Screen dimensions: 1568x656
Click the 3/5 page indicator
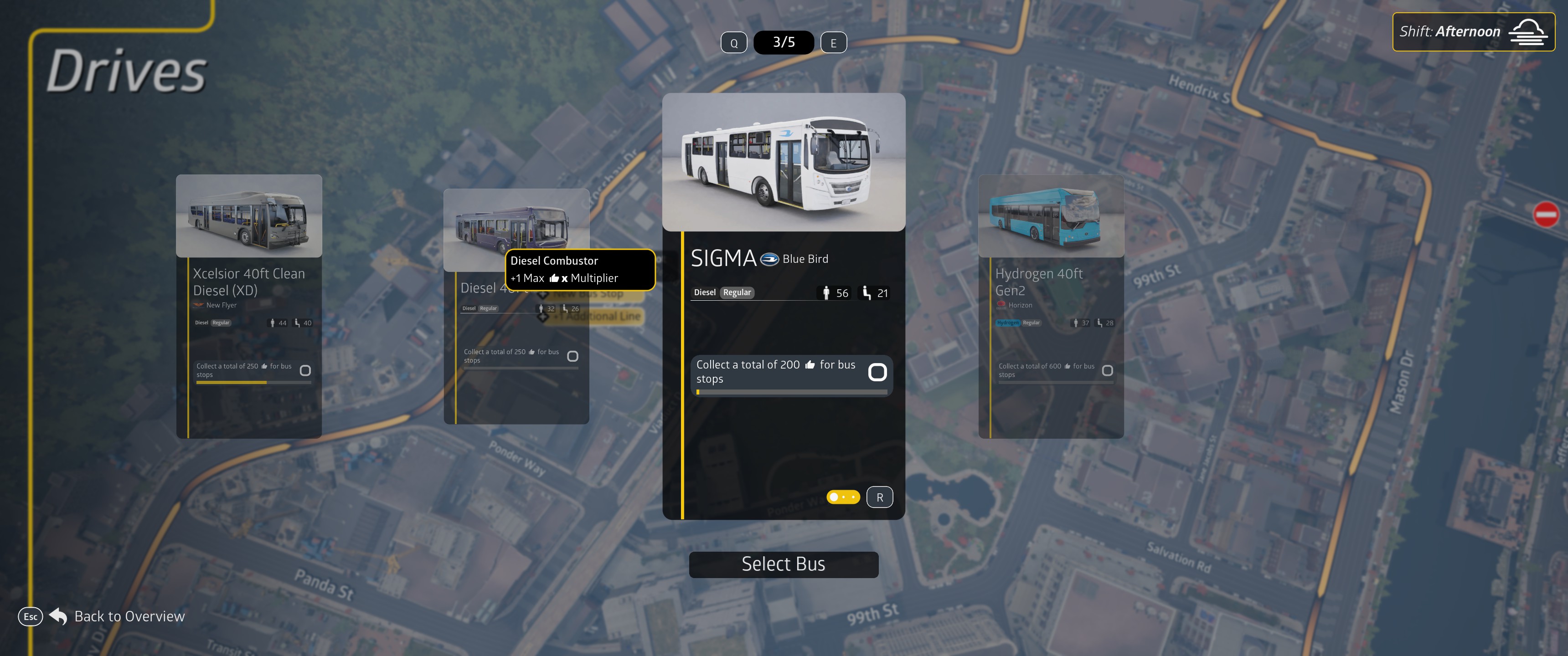click(784, 43)
